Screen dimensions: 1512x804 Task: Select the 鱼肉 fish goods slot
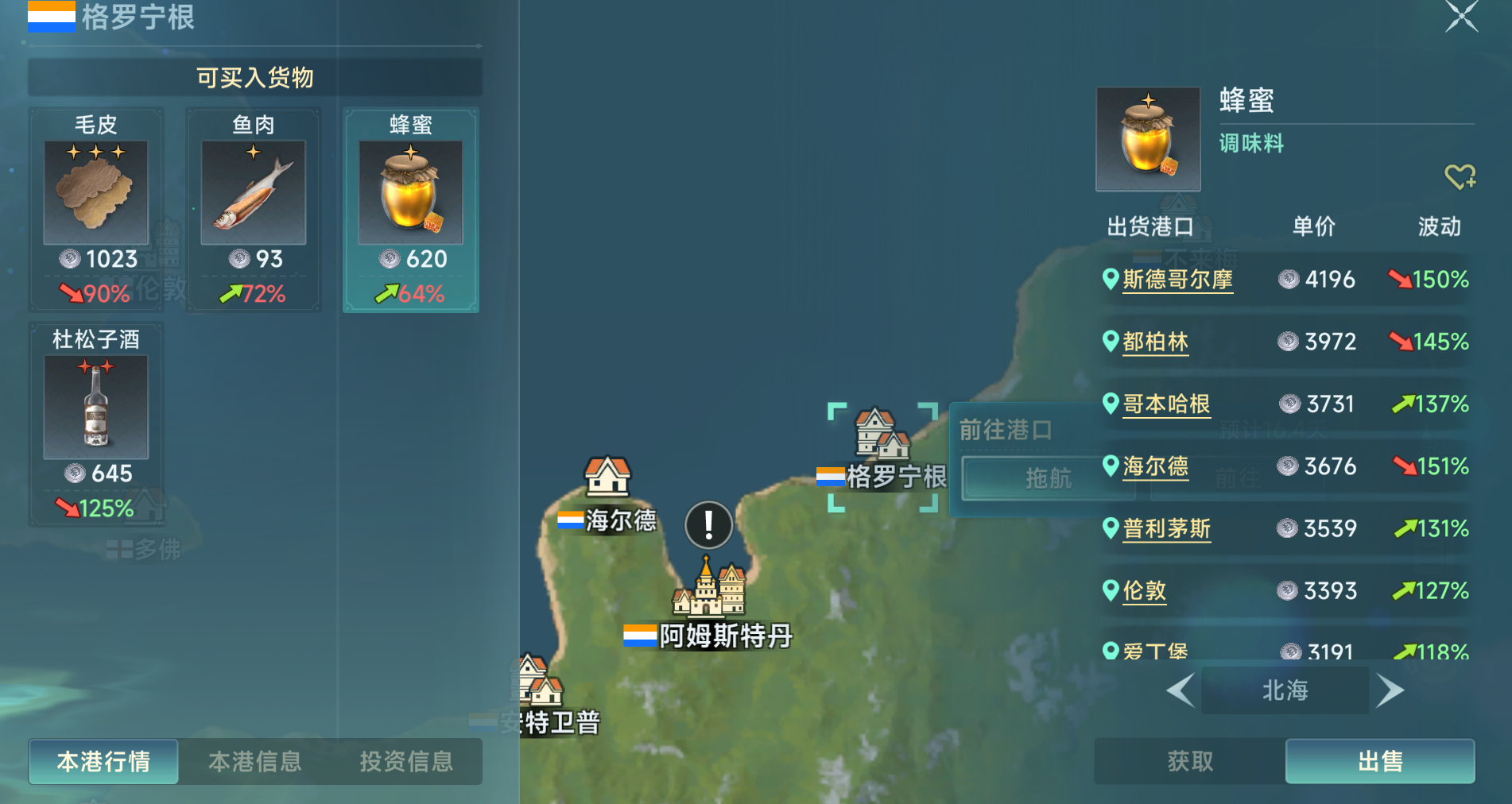(254, 210)
